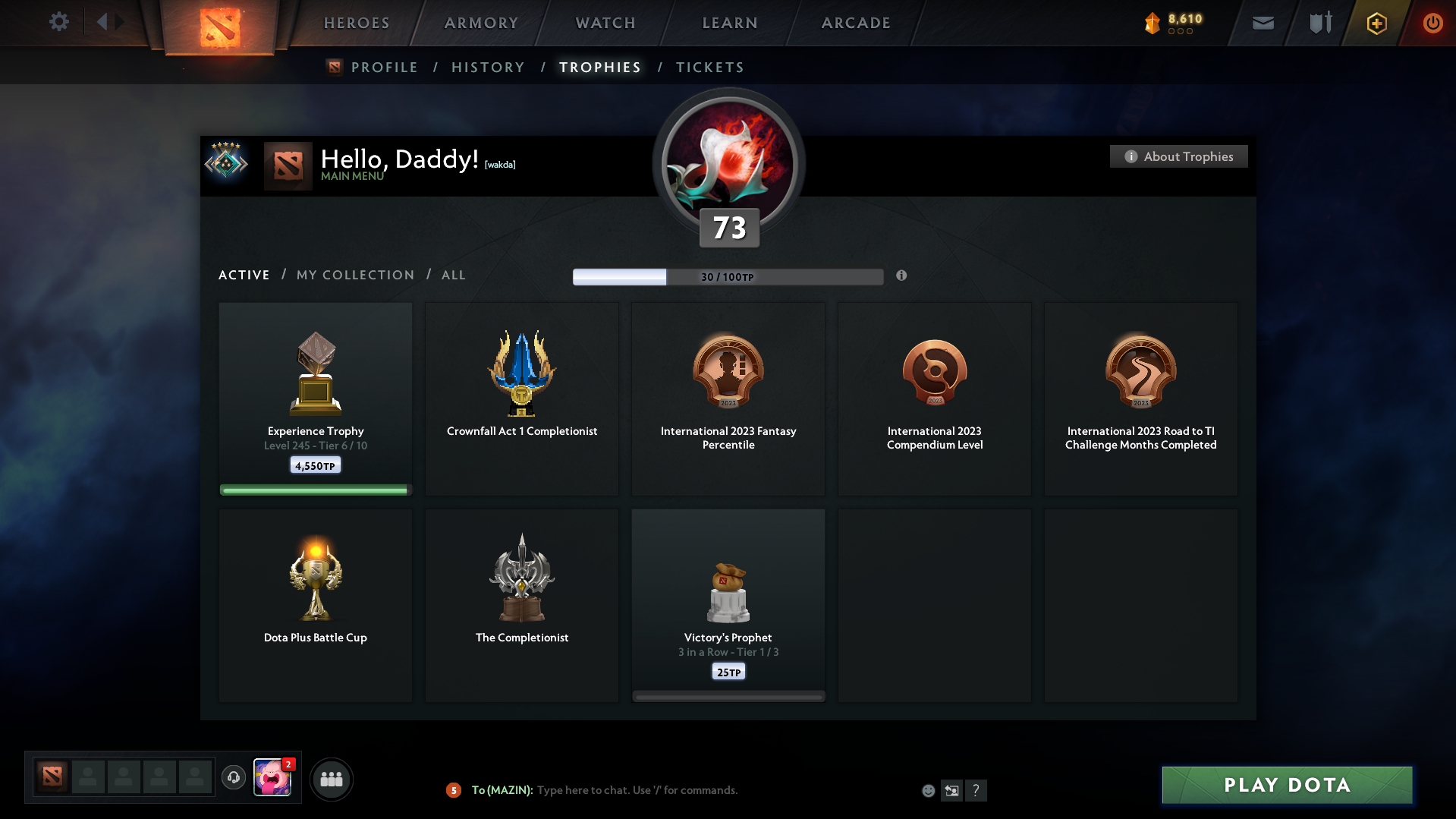Click the info icon beside the TP bar
Image resolution: width=1456 pixels, height=819 pixels.
[x=902, y=277]
